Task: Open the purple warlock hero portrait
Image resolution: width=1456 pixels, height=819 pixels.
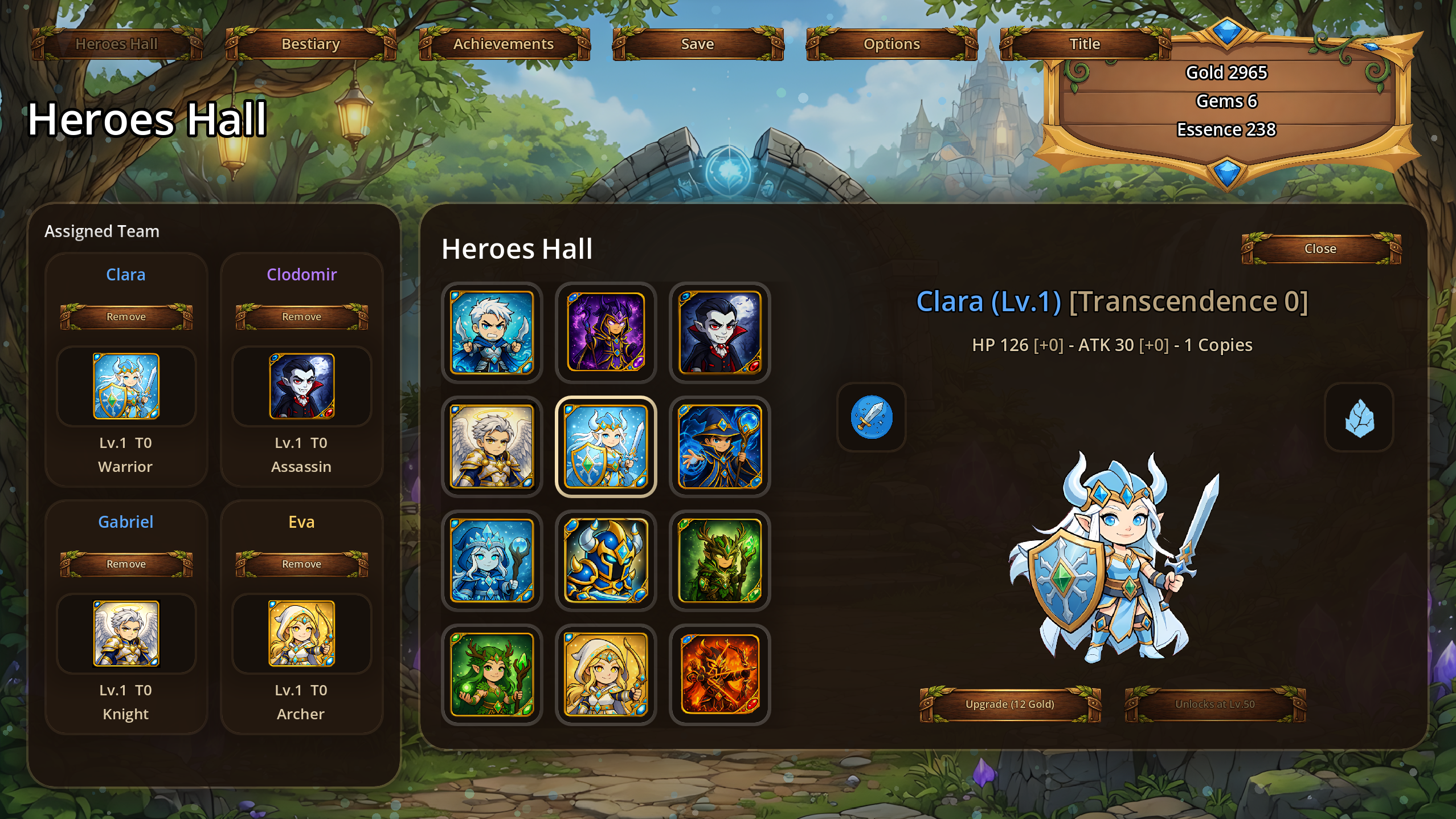Action: [606, 332]
